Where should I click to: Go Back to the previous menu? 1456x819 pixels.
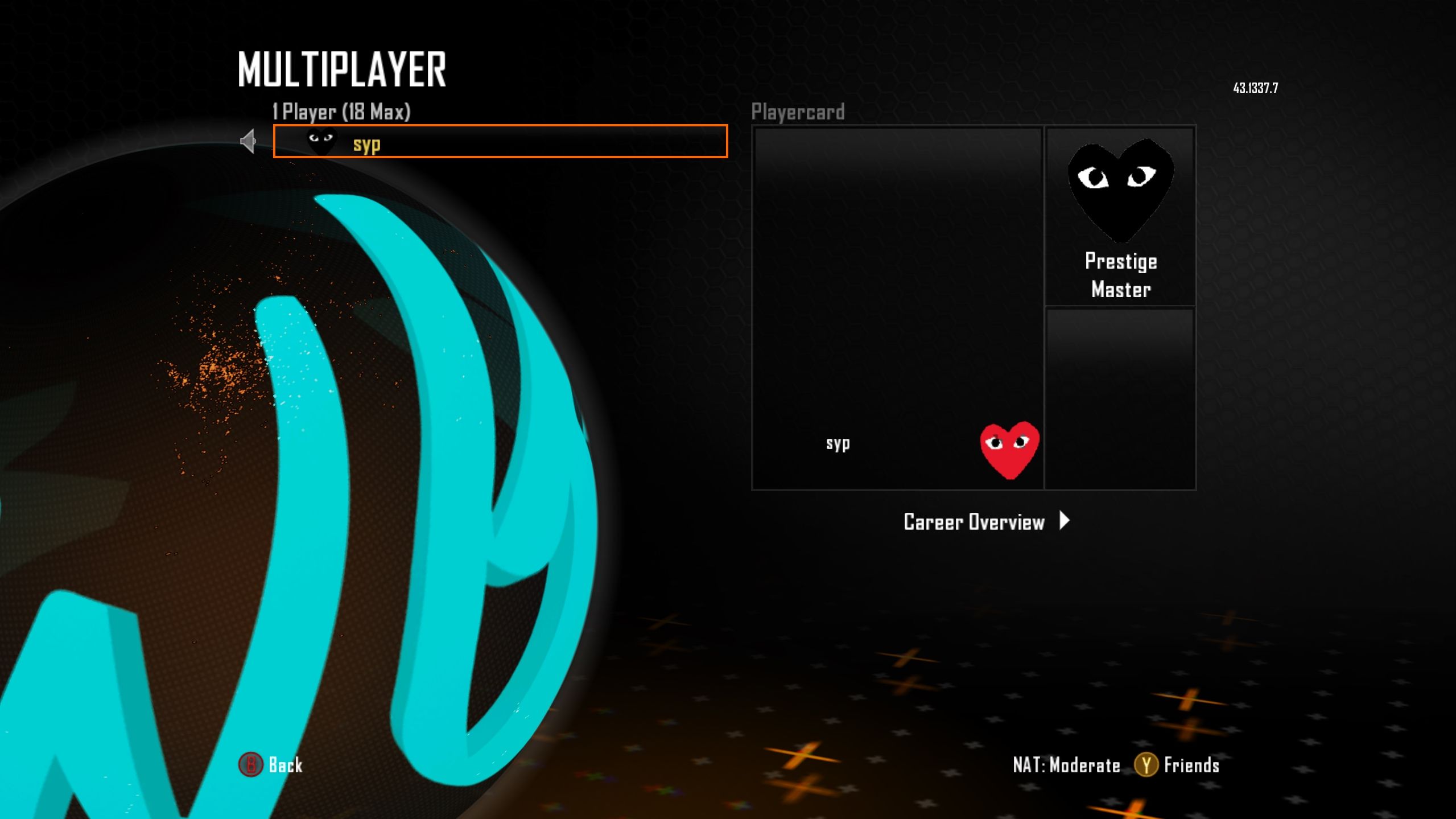(x=271, y=765)
